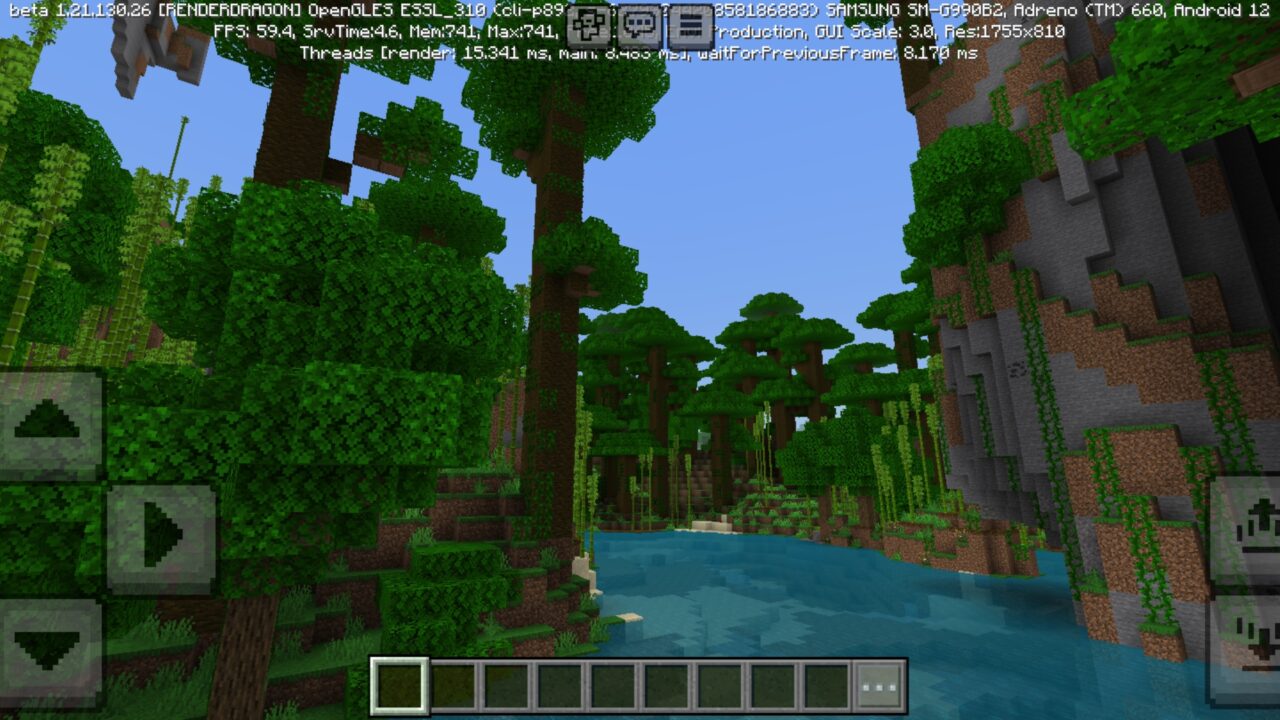This screenshot has height=720, width=1280.
Task: Open the inventory via the three-dot hotbar slot
Action: 876,685
